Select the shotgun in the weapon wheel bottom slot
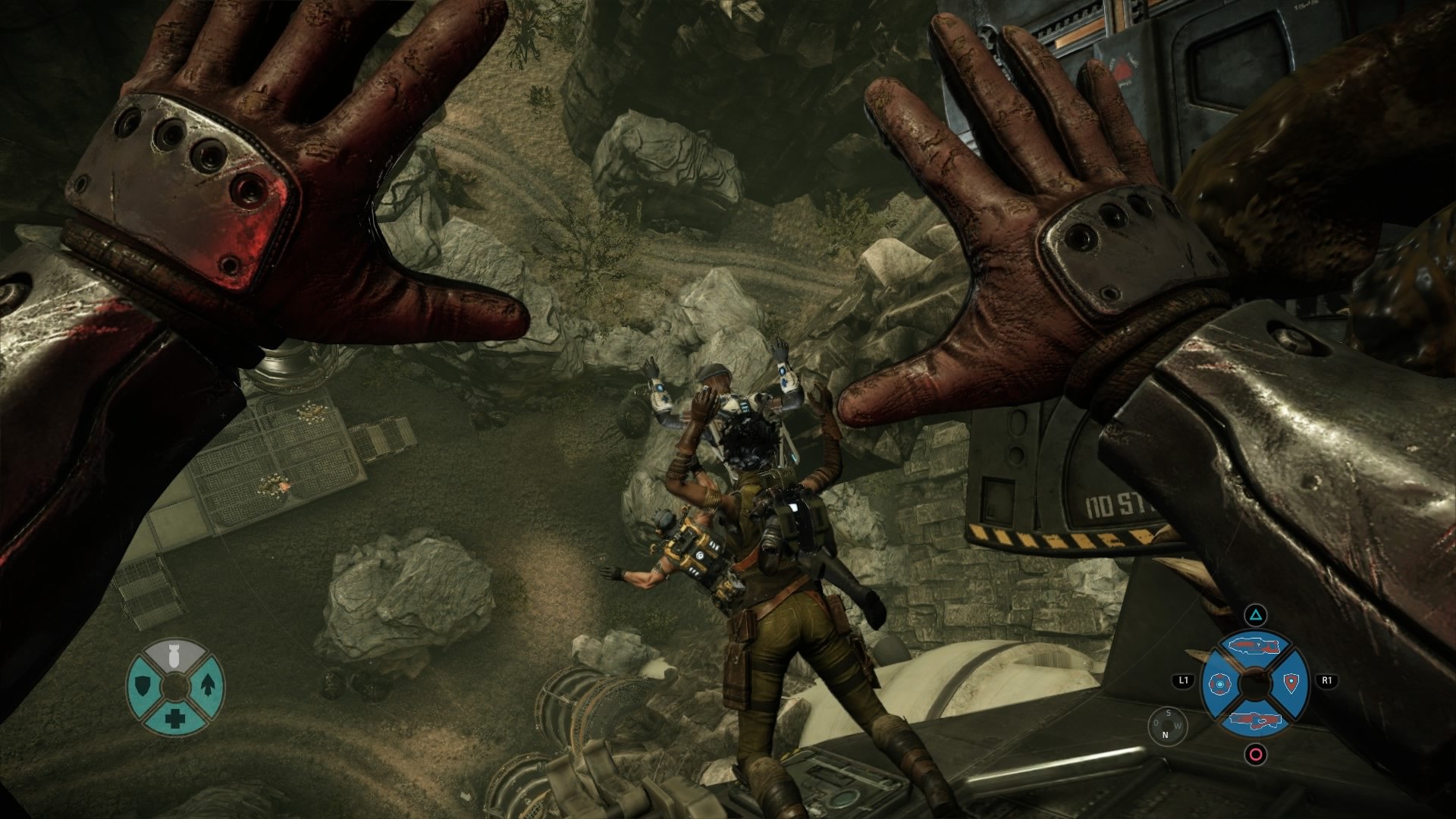Screen dimensions: 1456x819 click(x=1254, y=719)
